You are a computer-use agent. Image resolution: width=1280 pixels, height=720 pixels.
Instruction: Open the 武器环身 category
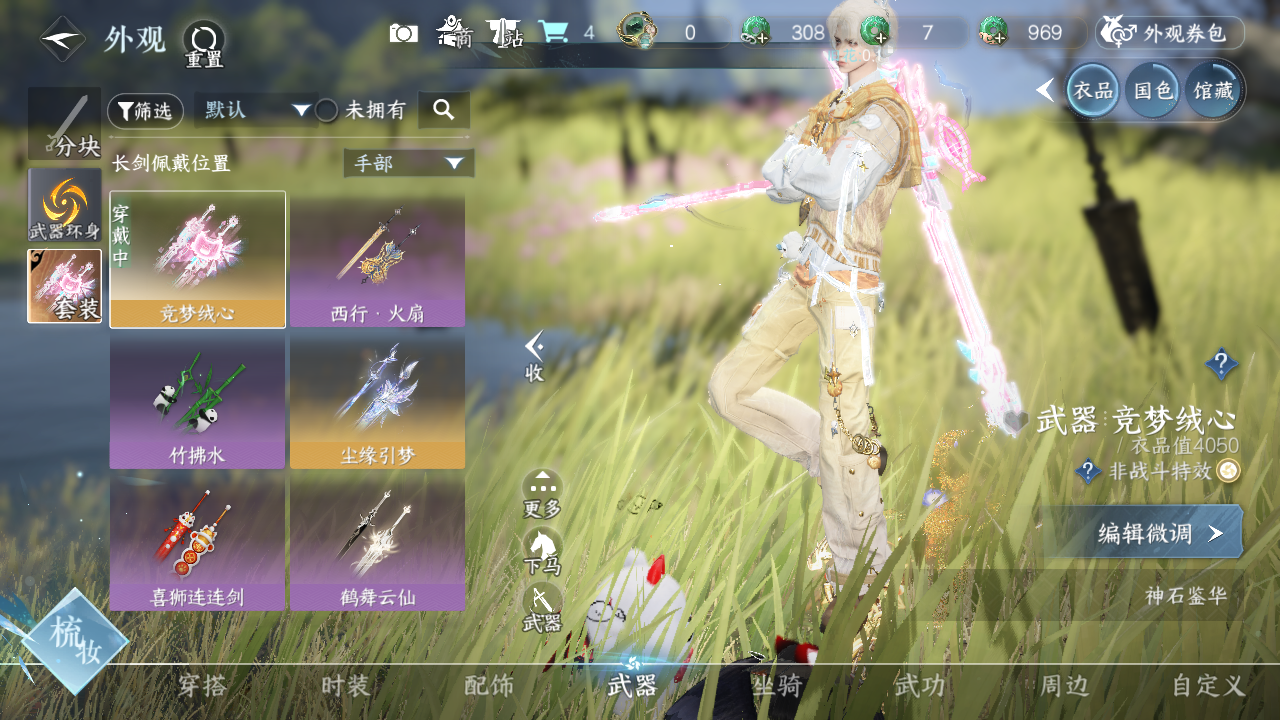click(x=65, y=204)
